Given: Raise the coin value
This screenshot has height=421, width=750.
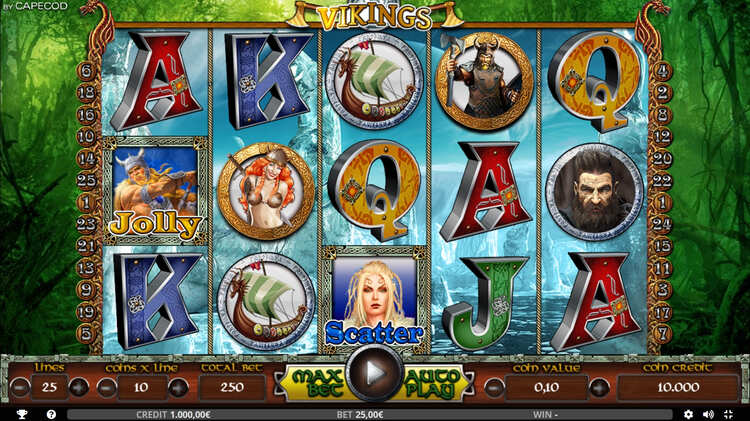Looking at the screenshot, I should 599,388.
